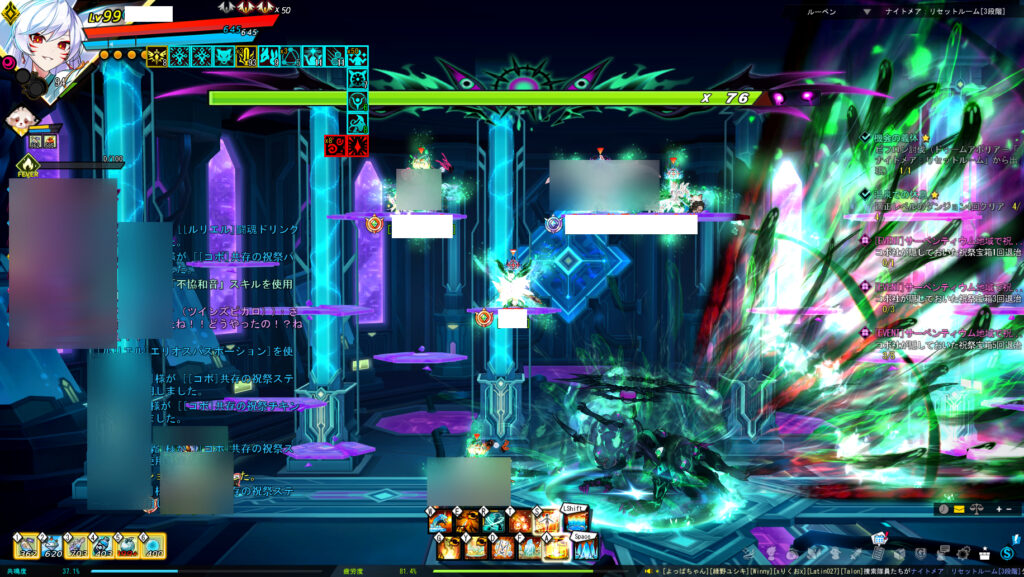Open the dungeon name dropdown arrow
This screenshot has height=577, width=1024.
[x=867, y=11]
